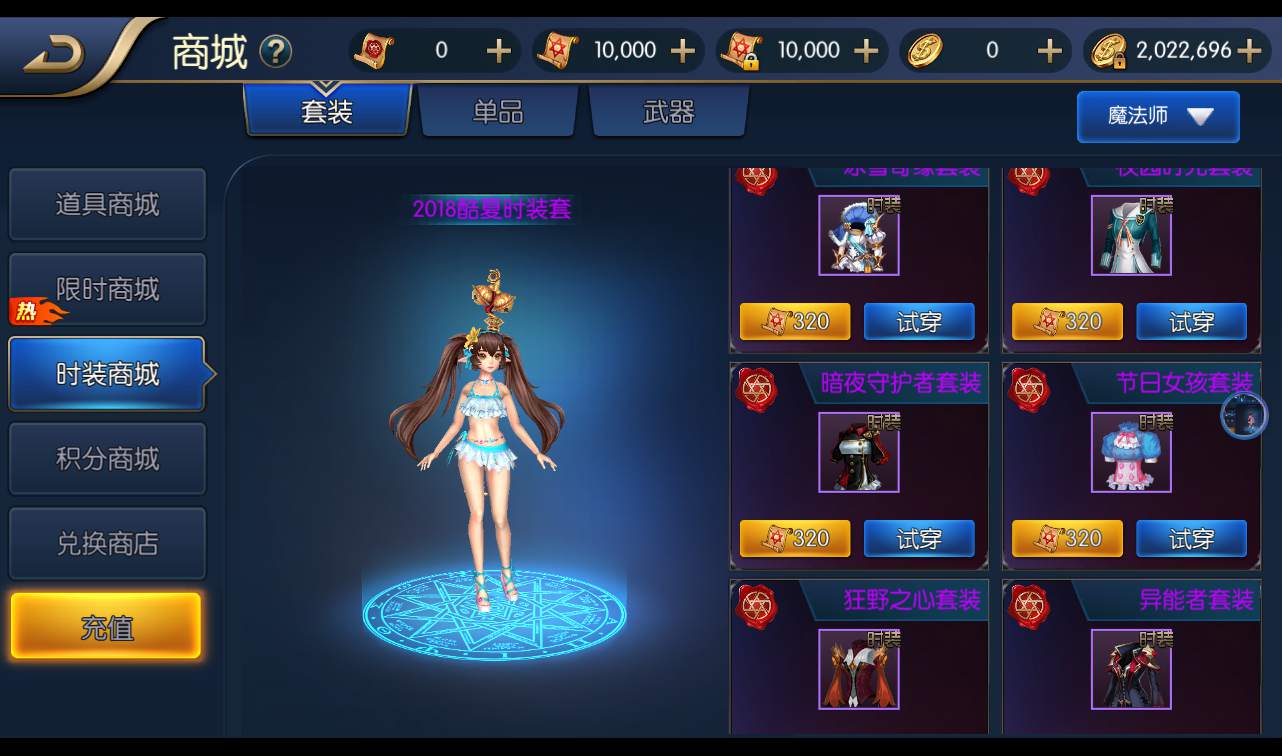The width and height of the screenshot is (1282, 756).
Task: Open 积分商城 from the left sidebar
Action: coord(107,458)
